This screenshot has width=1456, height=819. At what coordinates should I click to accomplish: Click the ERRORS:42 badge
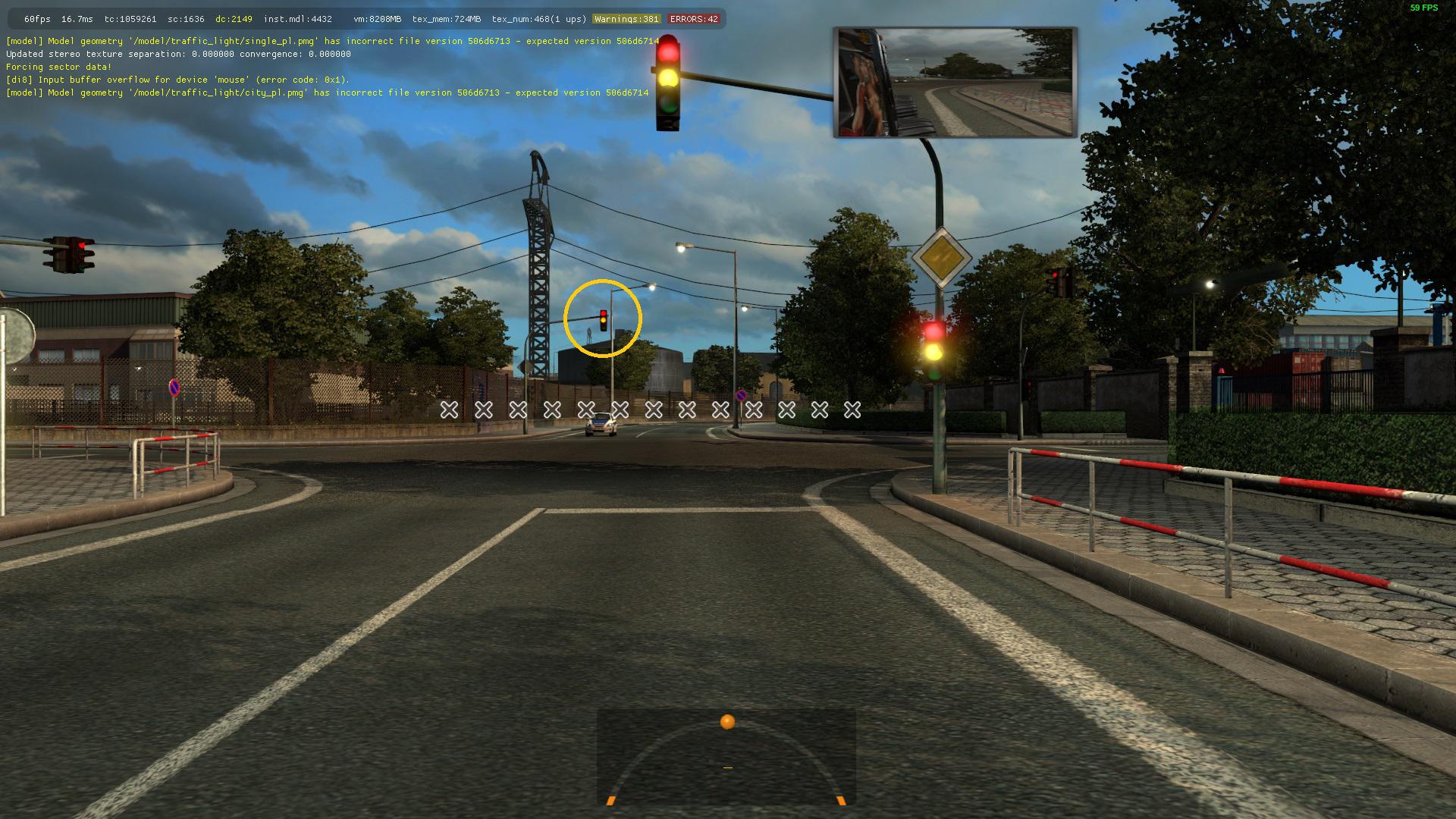[x=694, y=18]
